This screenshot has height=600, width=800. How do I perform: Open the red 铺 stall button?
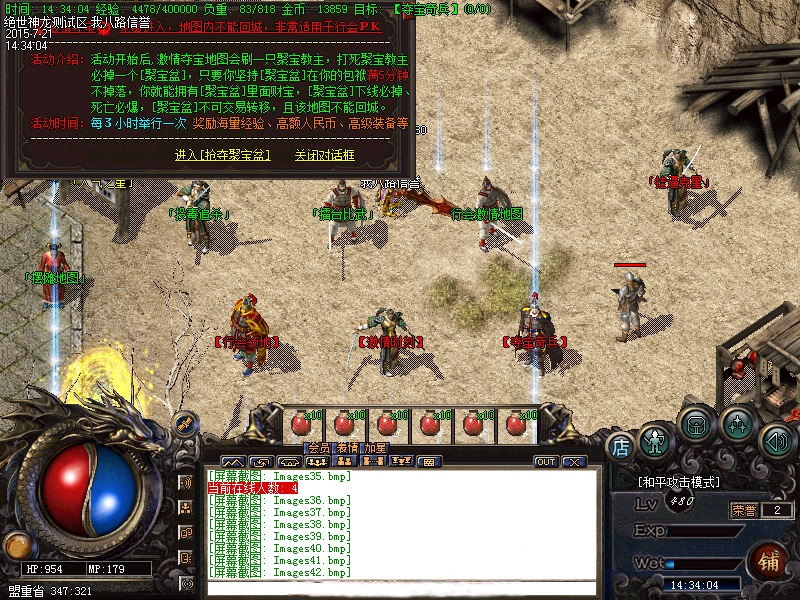click(771, 559)
